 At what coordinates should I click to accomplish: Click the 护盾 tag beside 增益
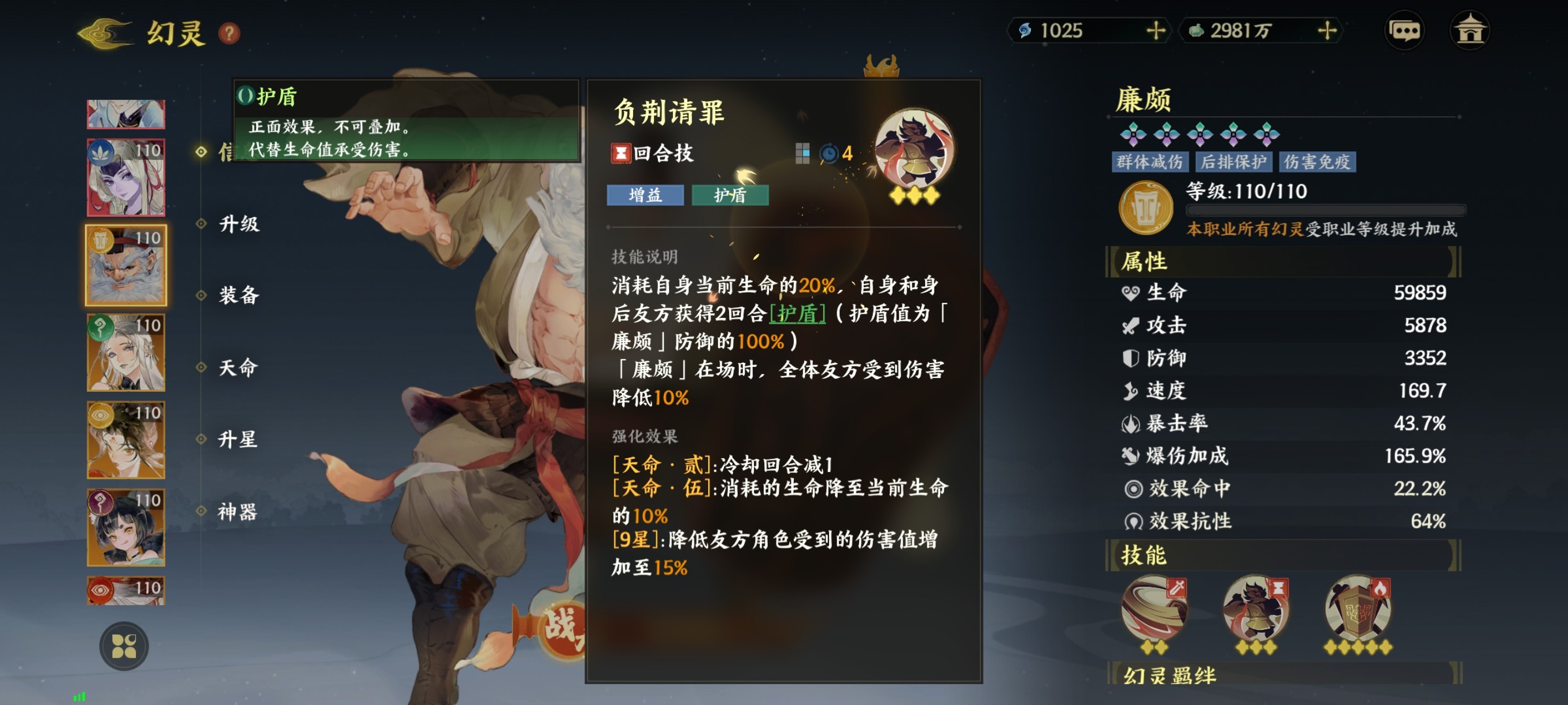click(x=730, y=195)
